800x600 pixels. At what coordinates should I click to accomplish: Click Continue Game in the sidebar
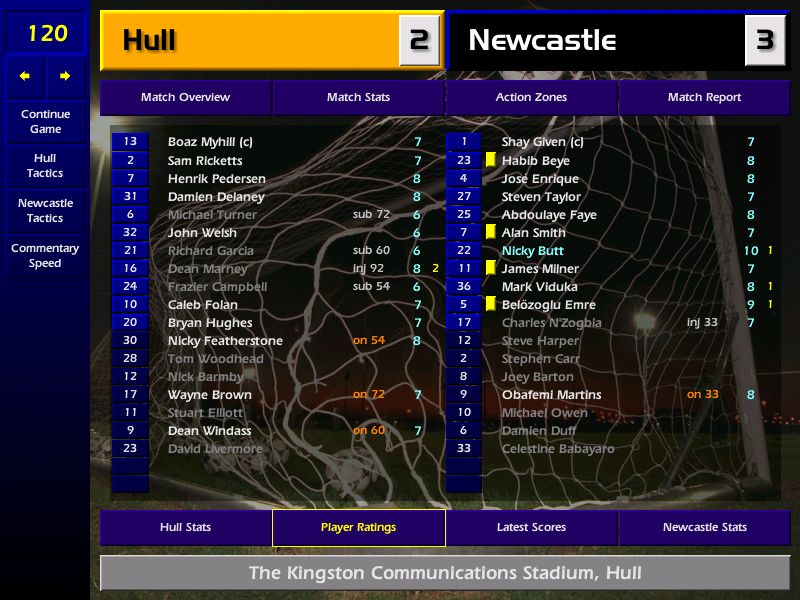pos(45,122)
